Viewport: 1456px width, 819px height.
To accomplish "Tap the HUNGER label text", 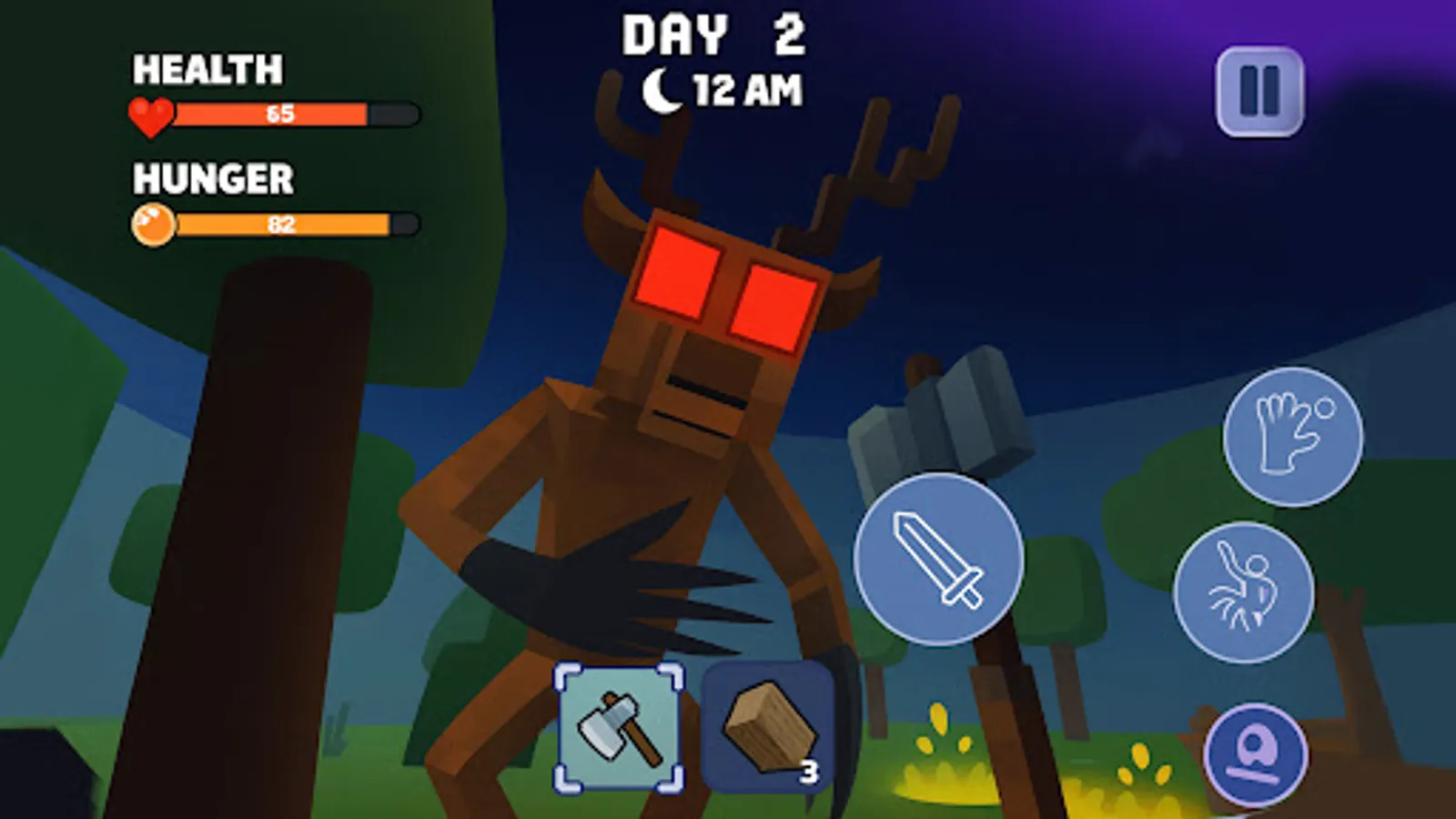I will (x=213, y=178).
